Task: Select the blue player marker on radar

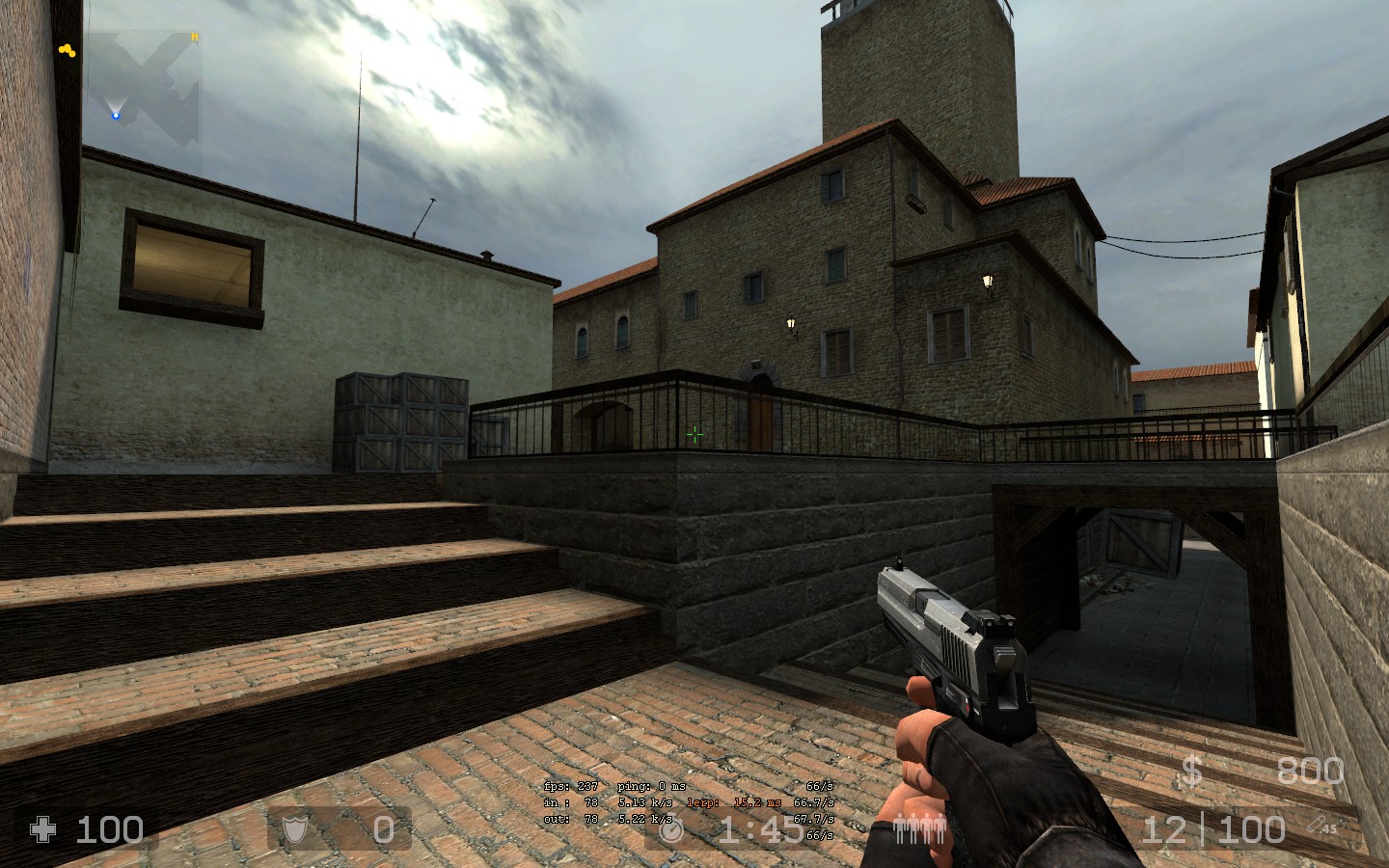Action: [116, 116]
